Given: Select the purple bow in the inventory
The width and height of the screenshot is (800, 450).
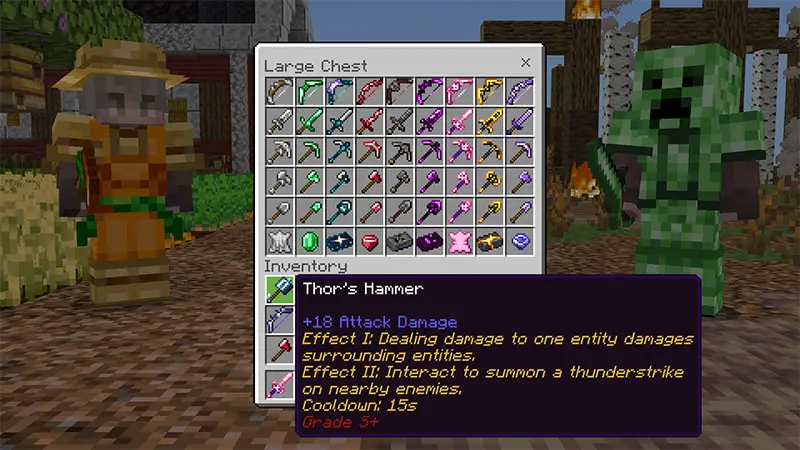Looking at the screenshot, I should (x=279, y=320).
